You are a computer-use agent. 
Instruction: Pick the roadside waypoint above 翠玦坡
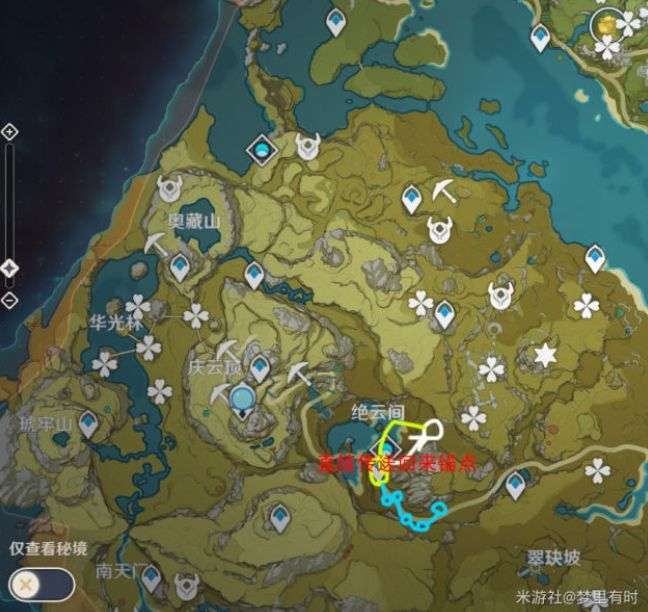pyautogui.click(x=515, y=485)
